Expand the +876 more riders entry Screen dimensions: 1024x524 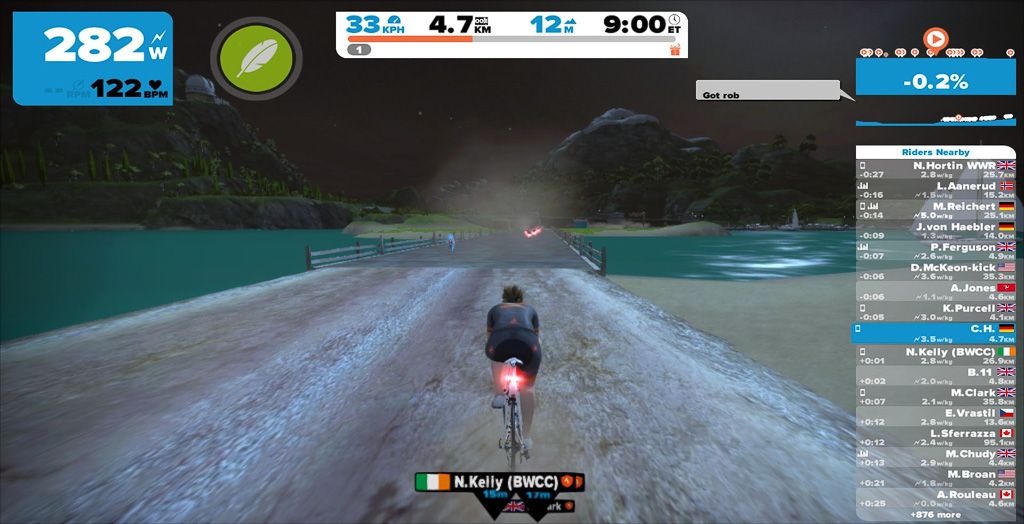tap(935, 514)
